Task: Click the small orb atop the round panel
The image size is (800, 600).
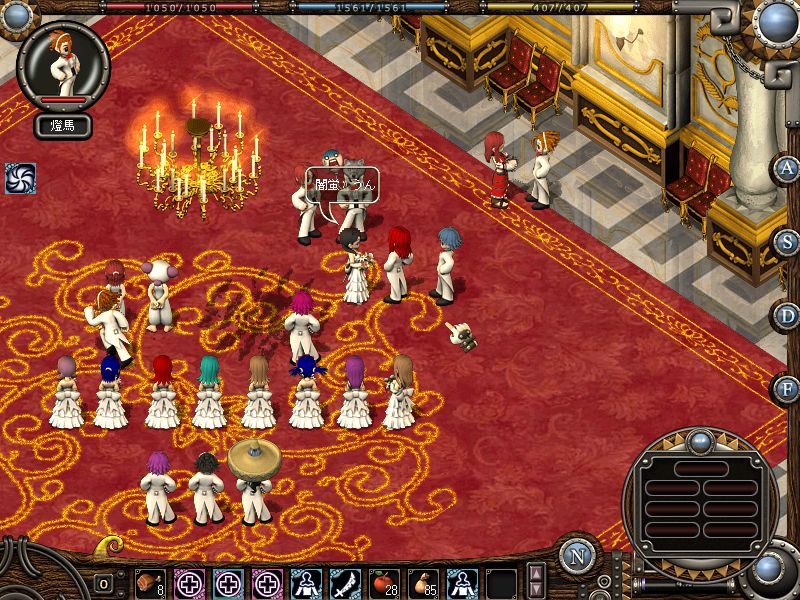Action: pyautogui.click(x=700, y=440)
